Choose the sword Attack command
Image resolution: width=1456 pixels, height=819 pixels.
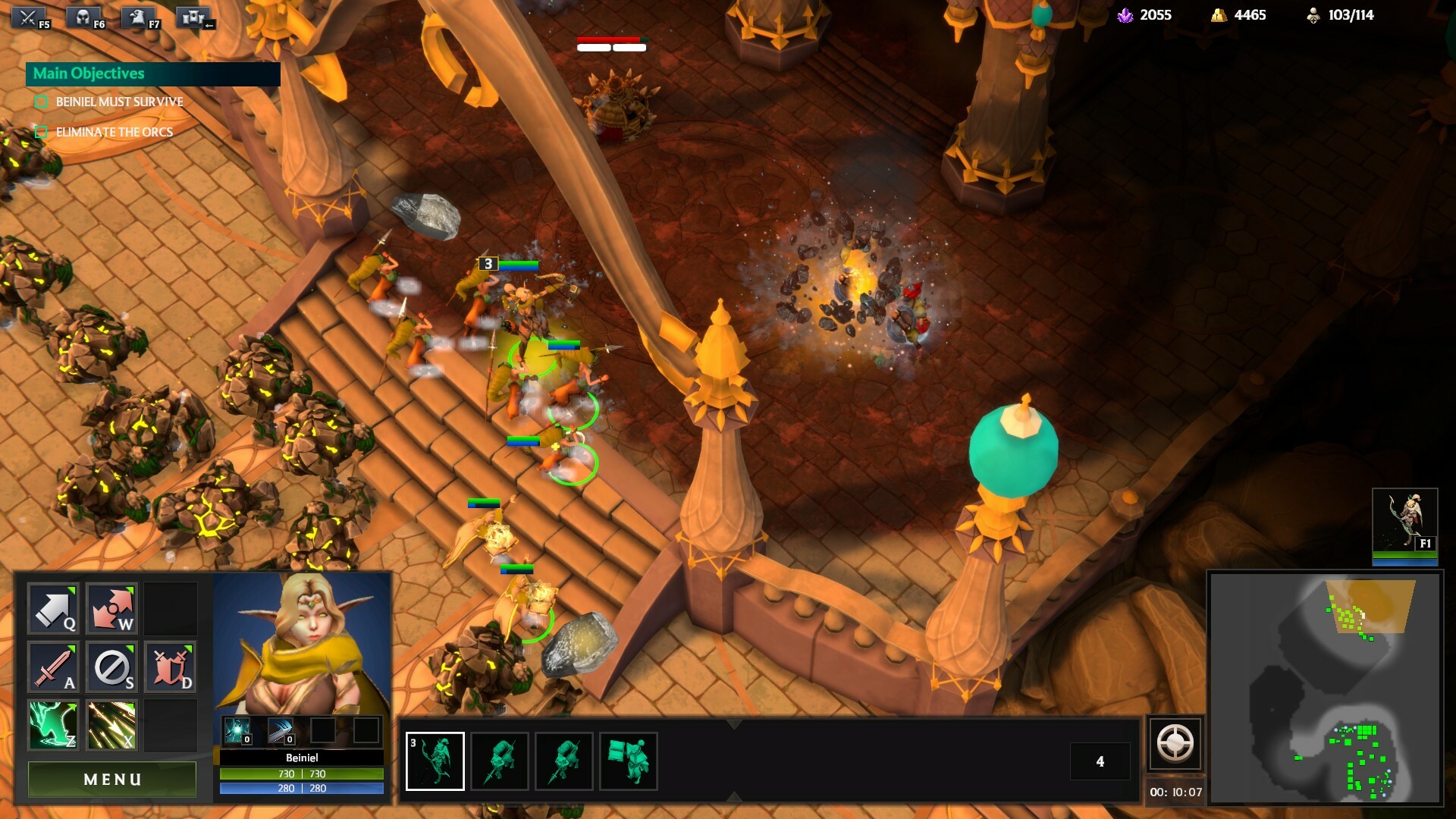tap(53, 667)
